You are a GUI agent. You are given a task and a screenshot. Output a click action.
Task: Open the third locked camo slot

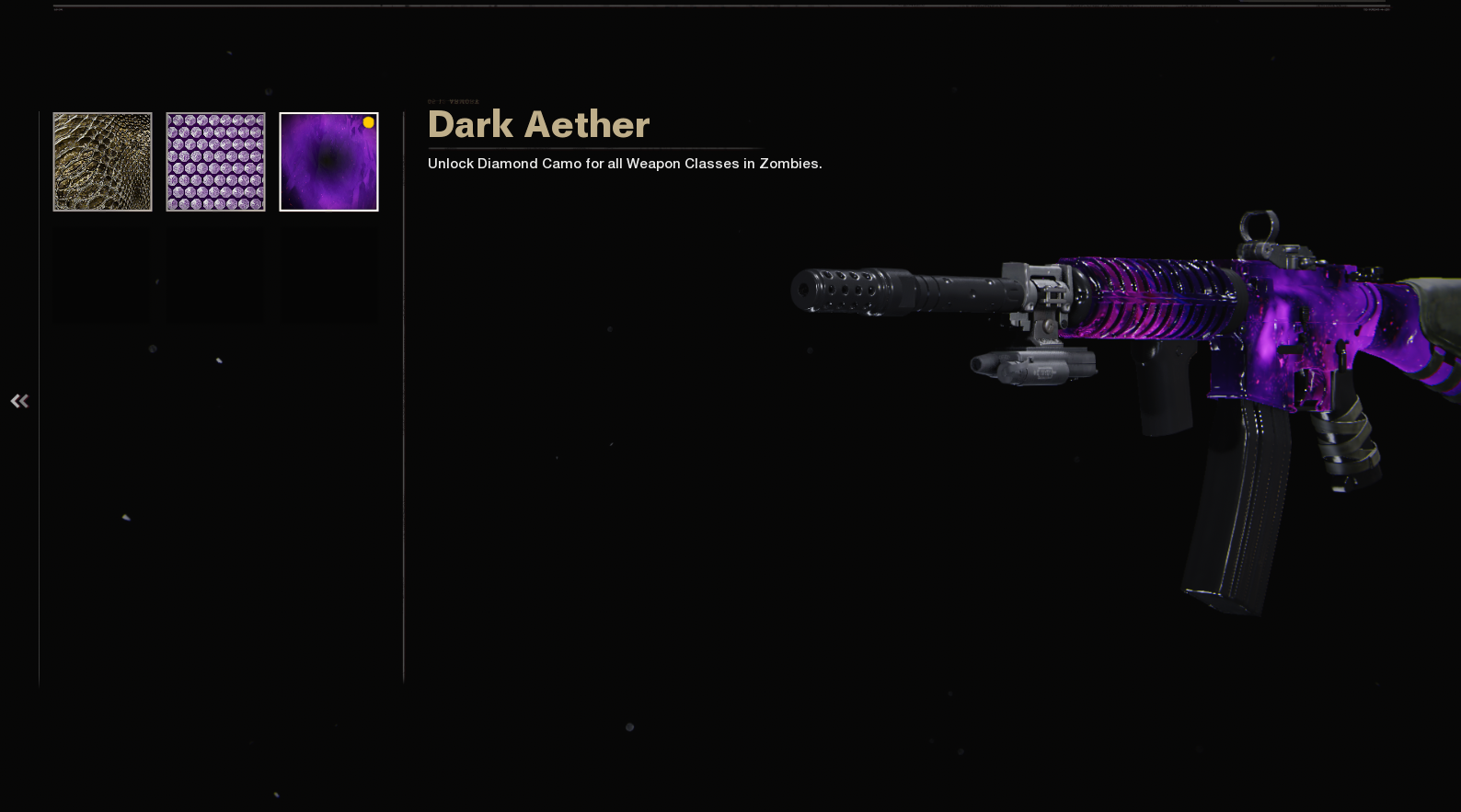tap(328, 275)
